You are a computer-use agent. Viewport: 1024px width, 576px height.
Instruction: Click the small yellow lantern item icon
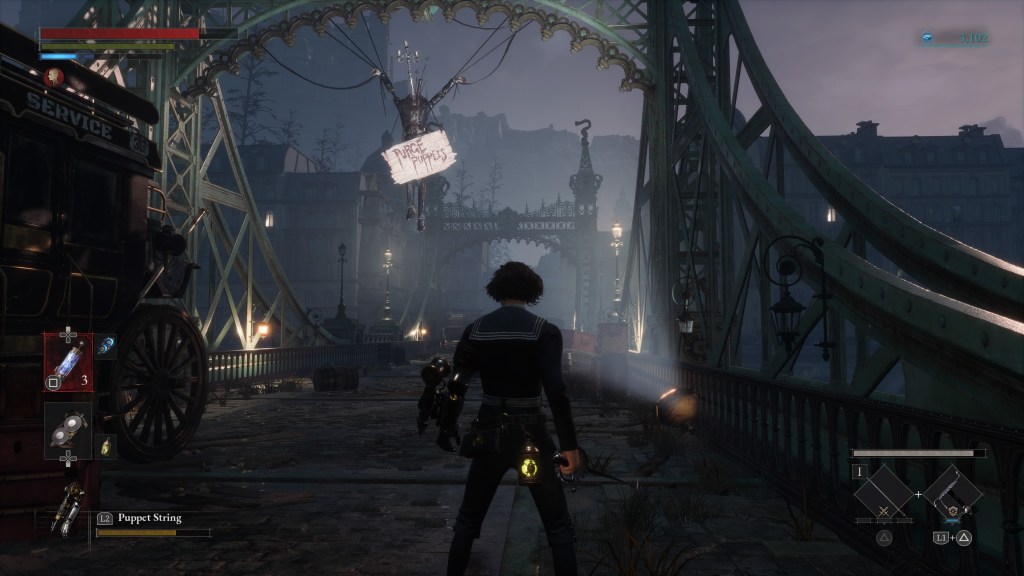tap(106, 447)
